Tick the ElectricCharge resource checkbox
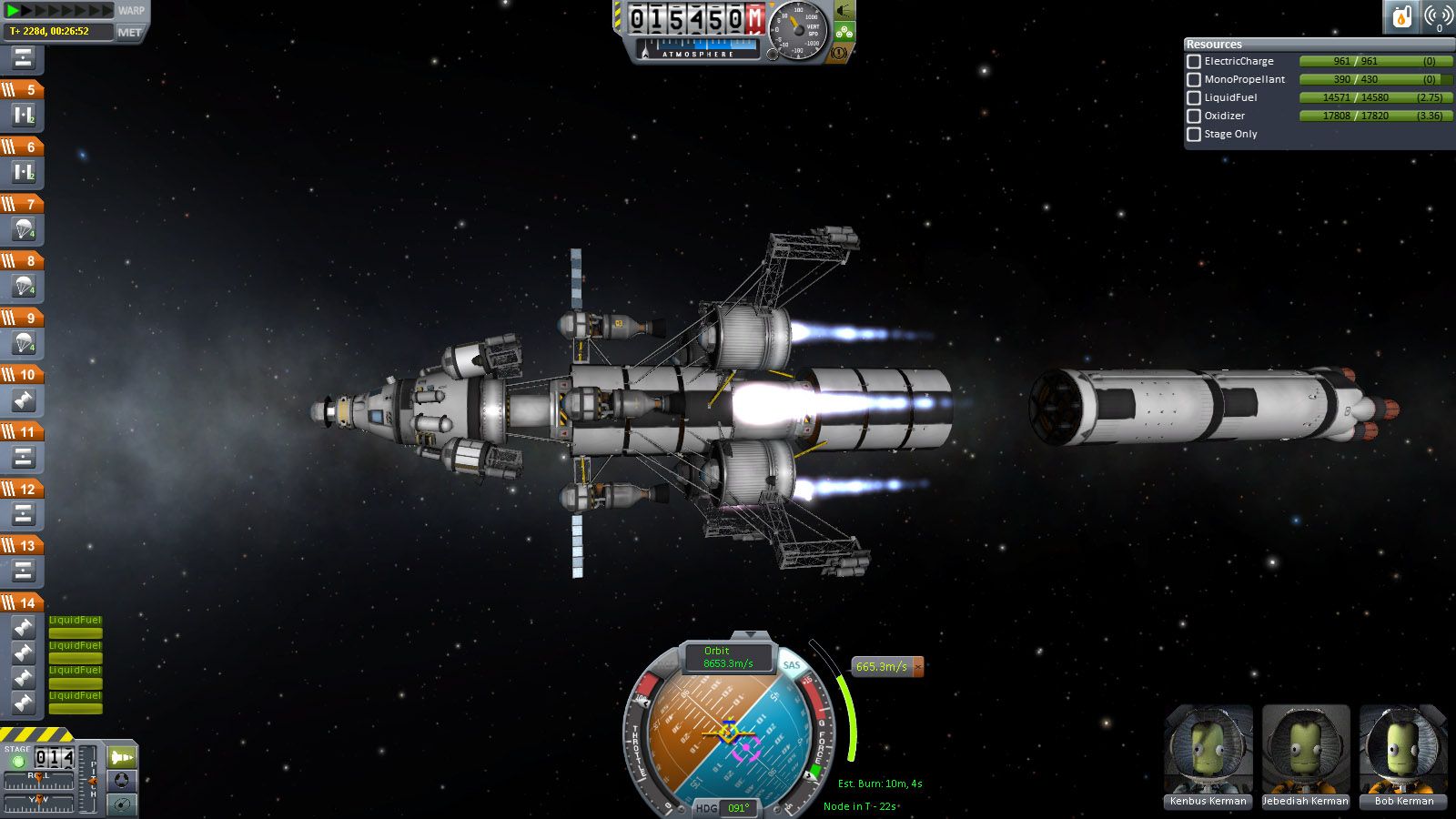The height and width of the screenshot is (819, 1456). click(1194, 61)
